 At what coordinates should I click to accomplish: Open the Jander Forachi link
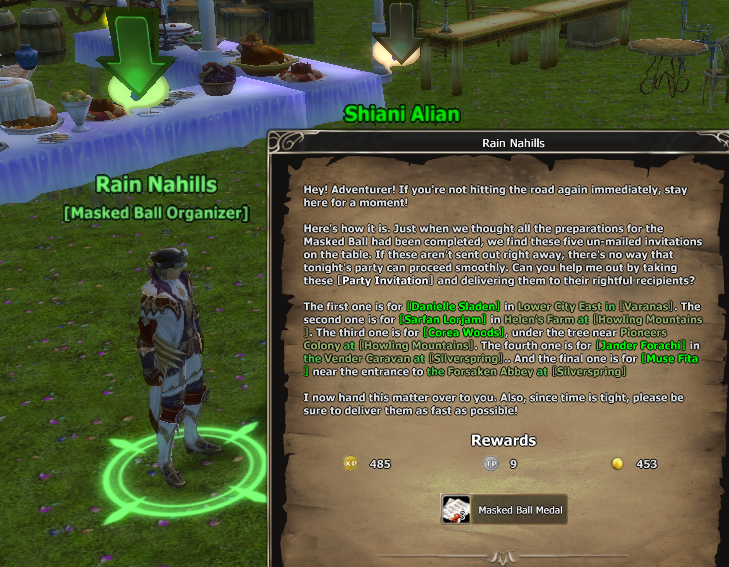tap(637, 345)
